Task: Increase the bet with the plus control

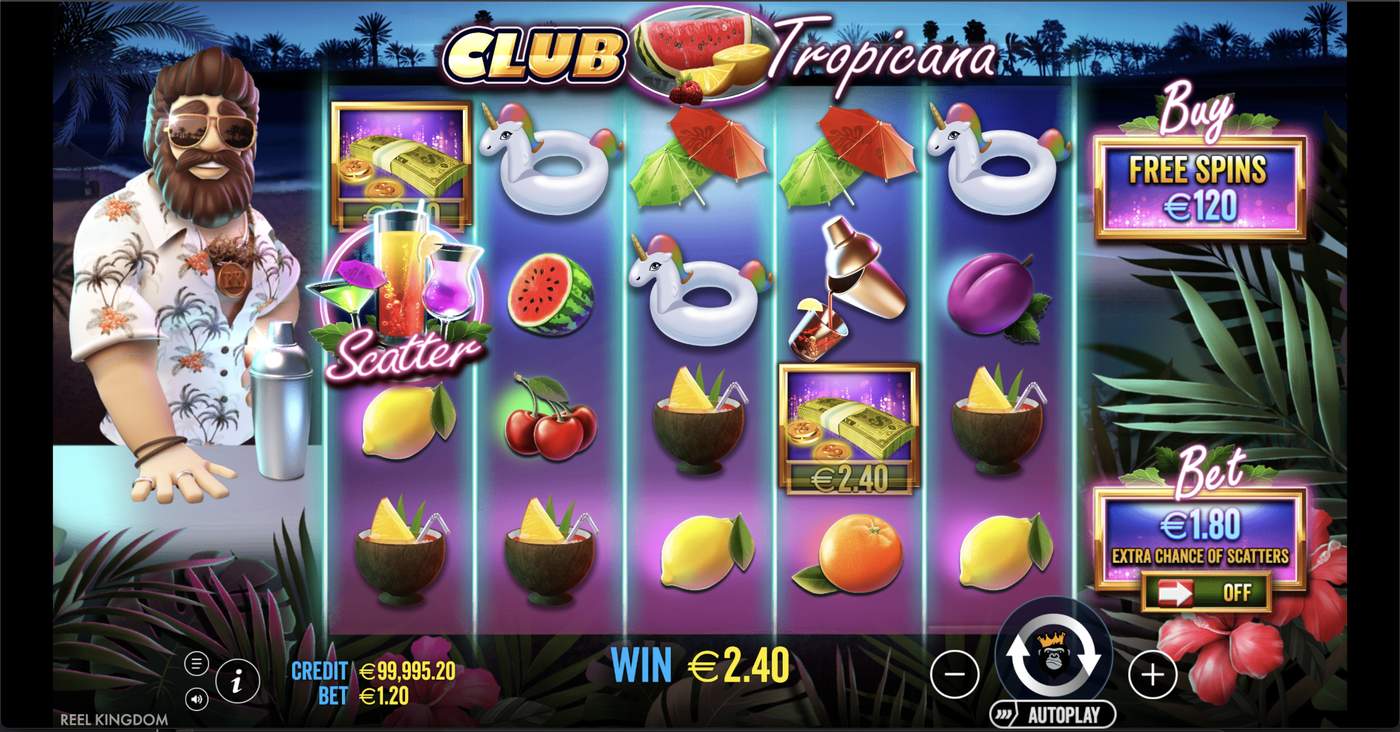Action: click(x=1152, y=675)
